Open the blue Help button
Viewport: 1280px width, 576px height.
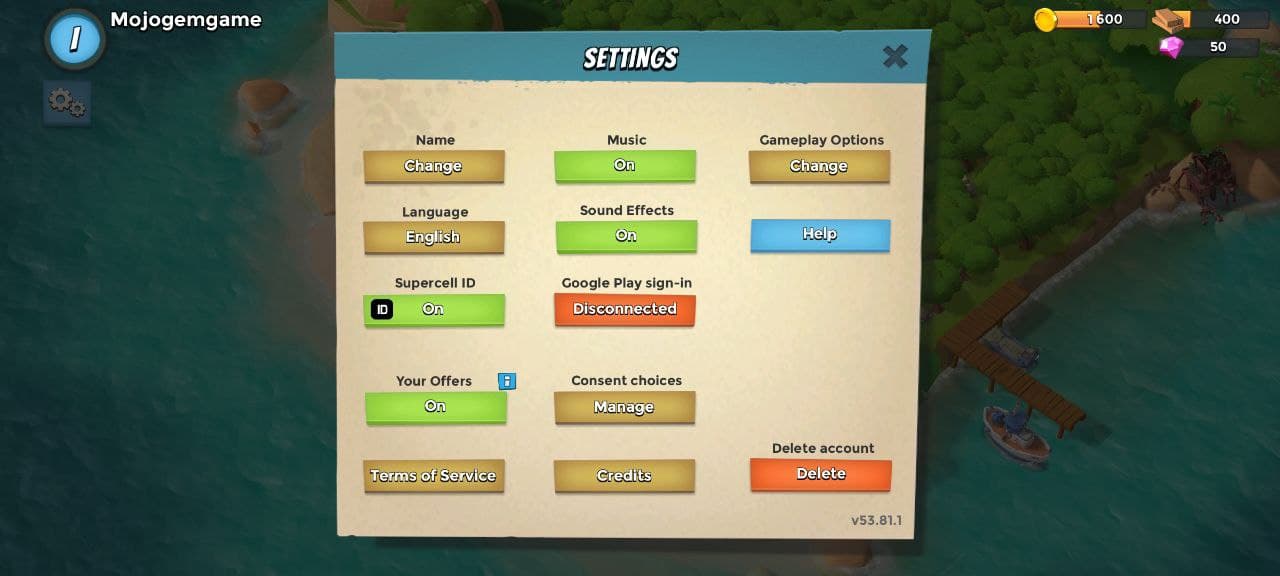(820, 234)
